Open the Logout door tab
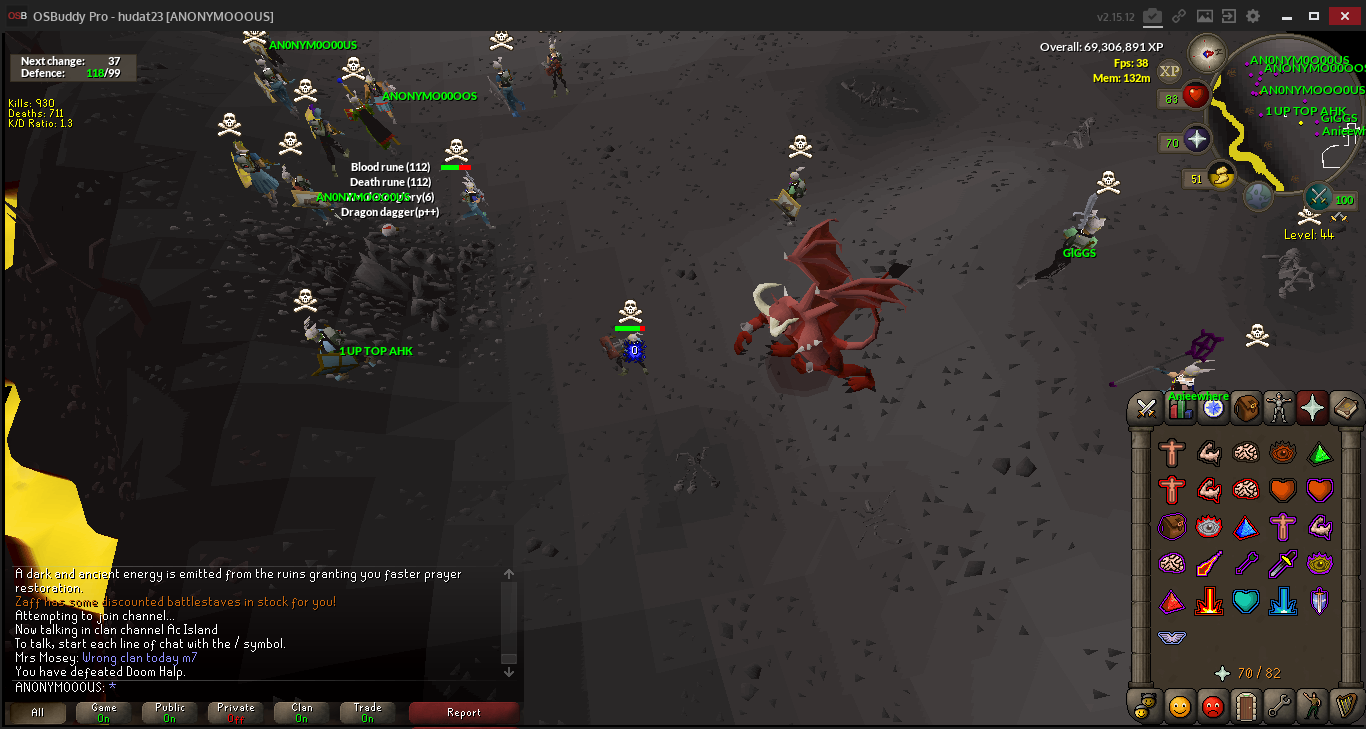The image size is (1366, 729). pyautogui.click(x=1246, y=706)
